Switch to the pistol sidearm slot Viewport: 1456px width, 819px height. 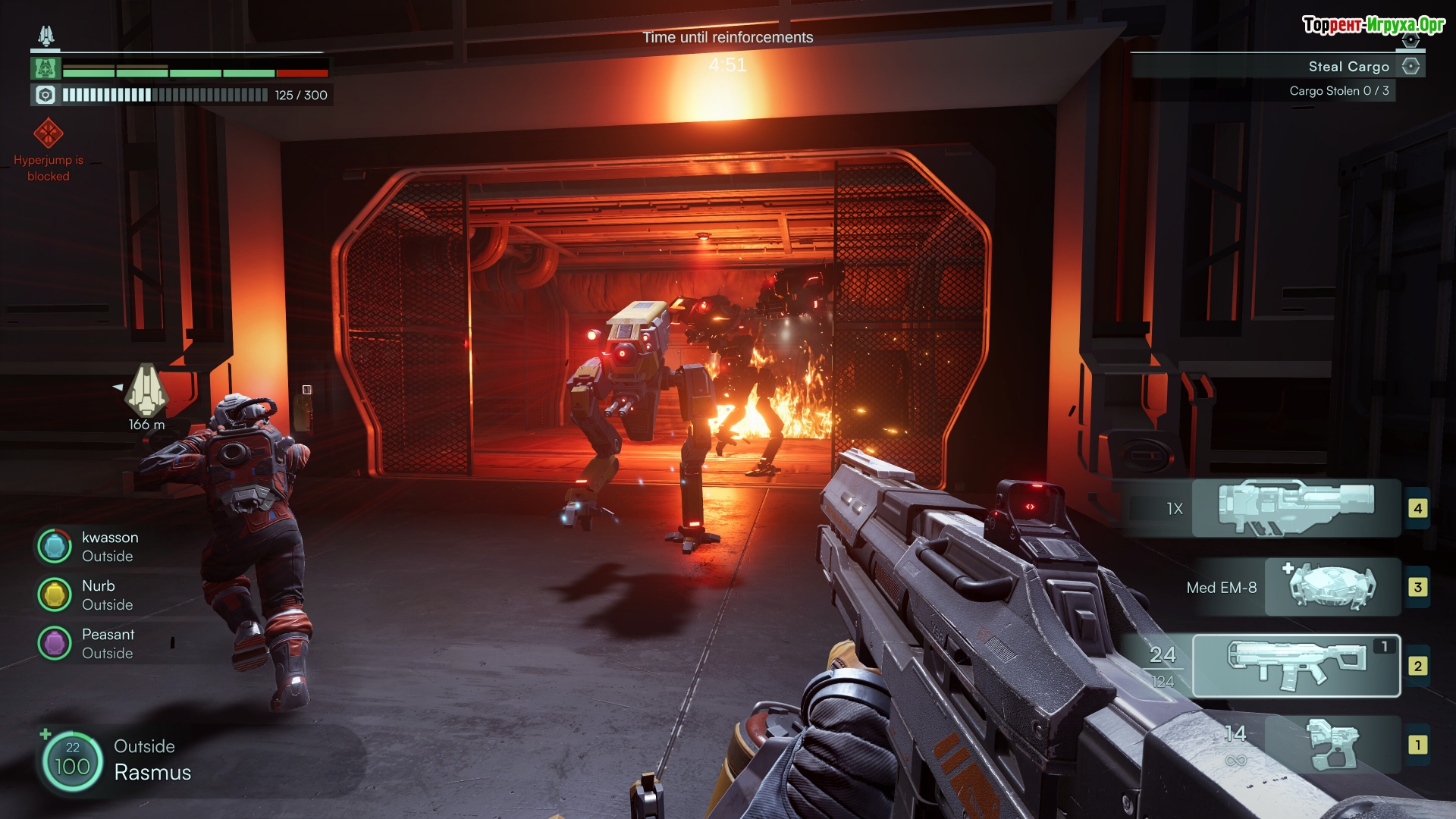[x=1333, y=745]
